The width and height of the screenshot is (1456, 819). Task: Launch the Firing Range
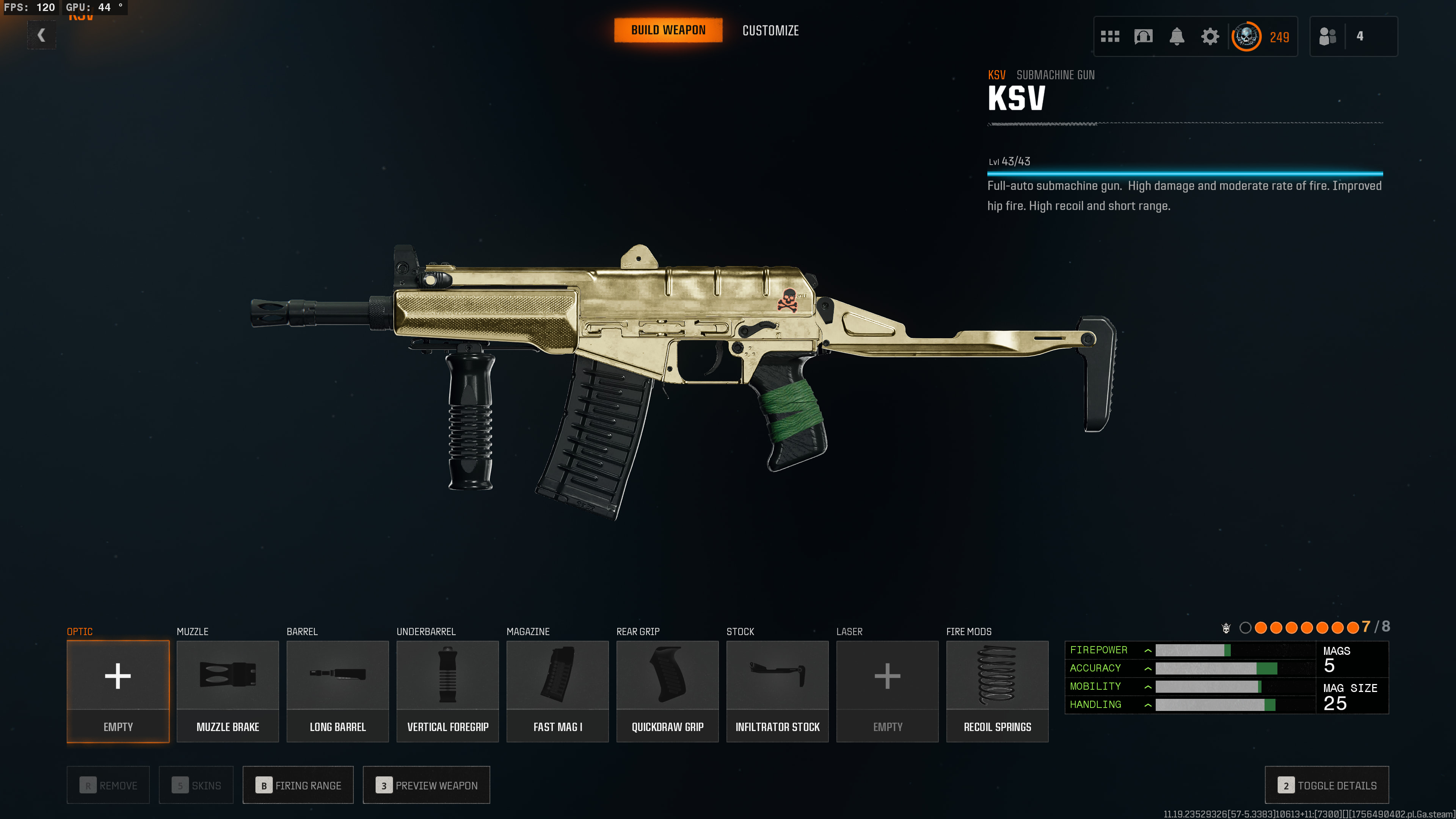coord(298,785)
